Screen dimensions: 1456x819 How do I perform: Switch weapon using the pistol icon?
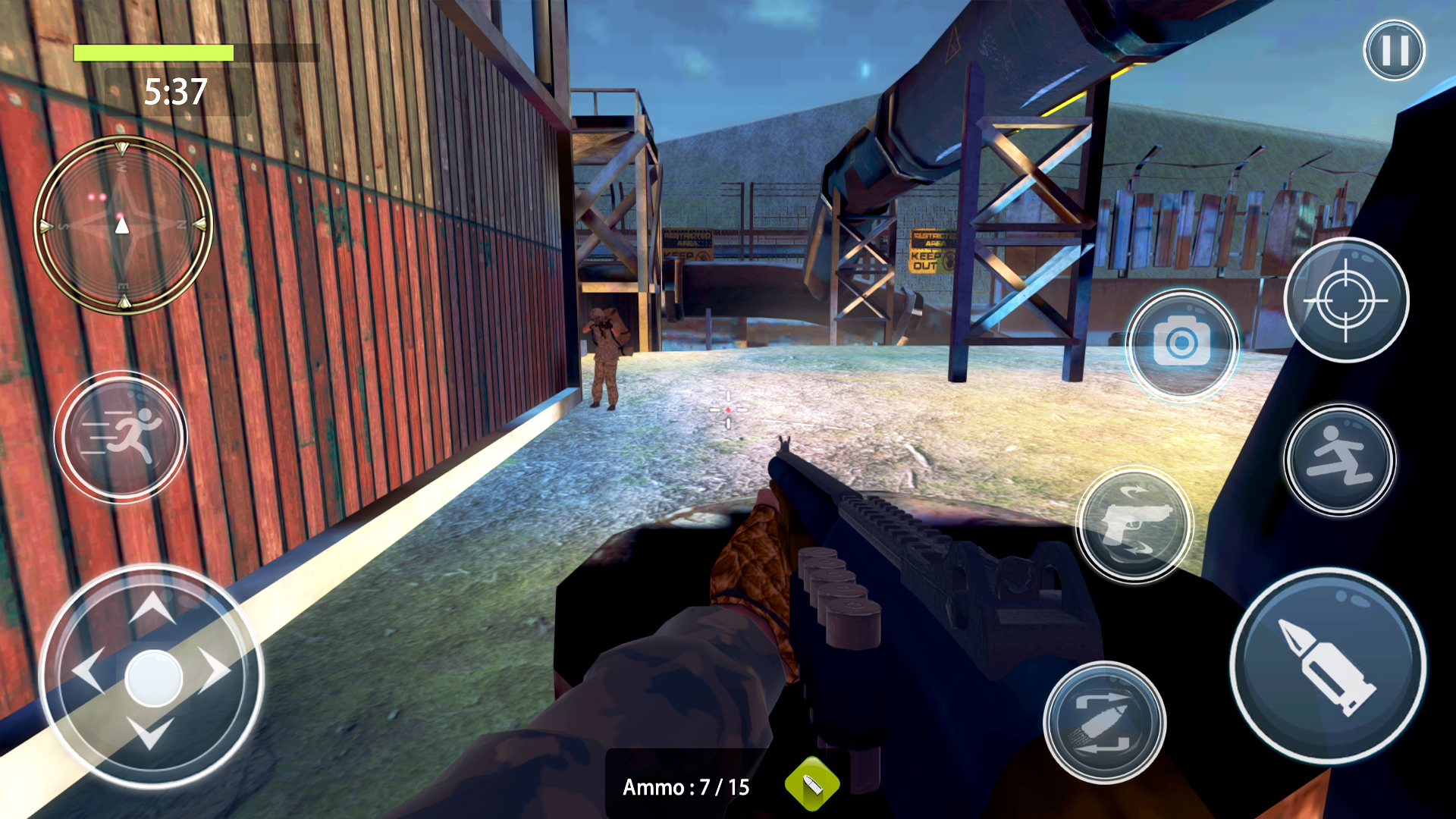point(1134,524)
